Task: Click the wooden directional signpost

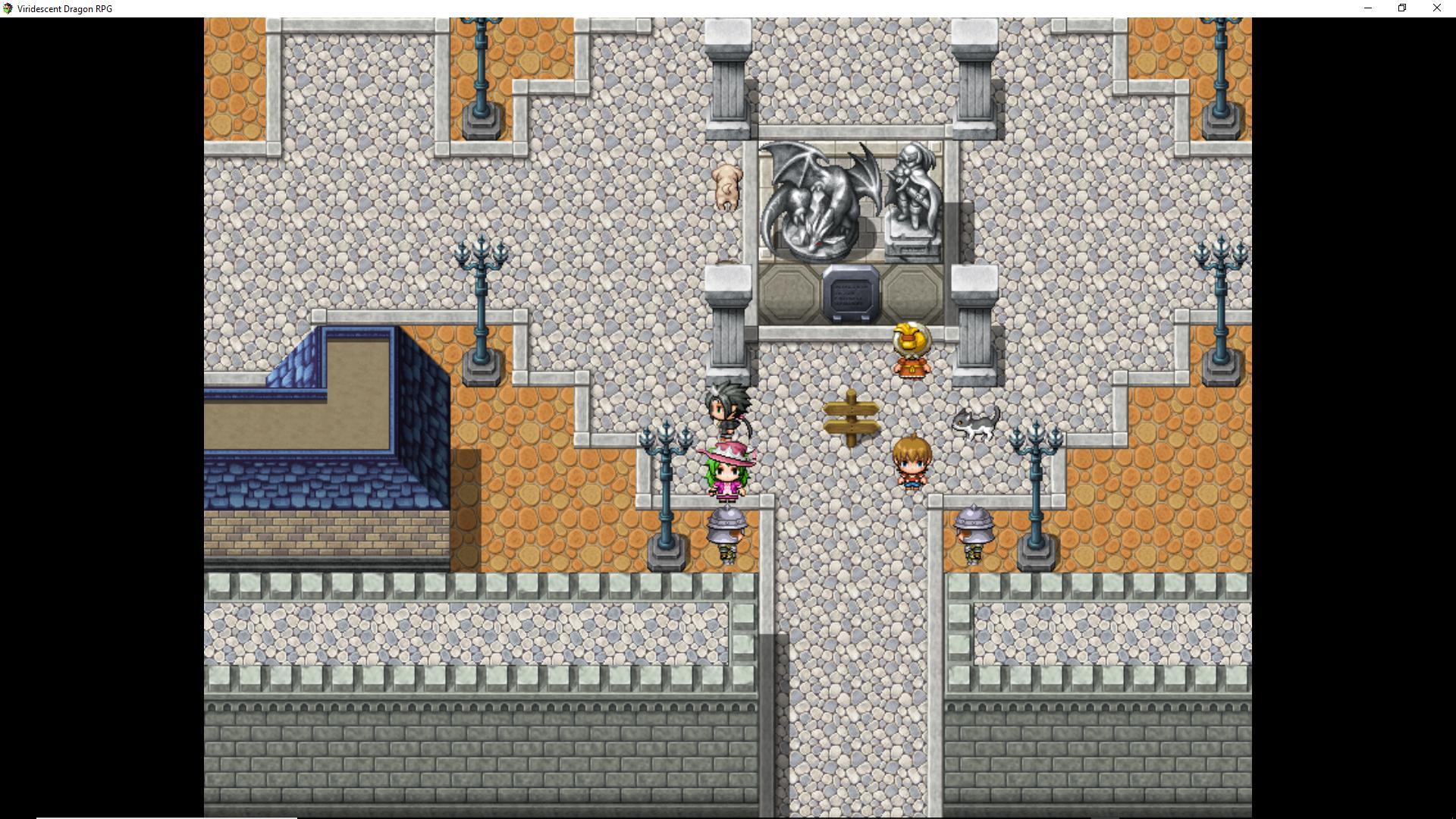Action: (x=851, y=417)
